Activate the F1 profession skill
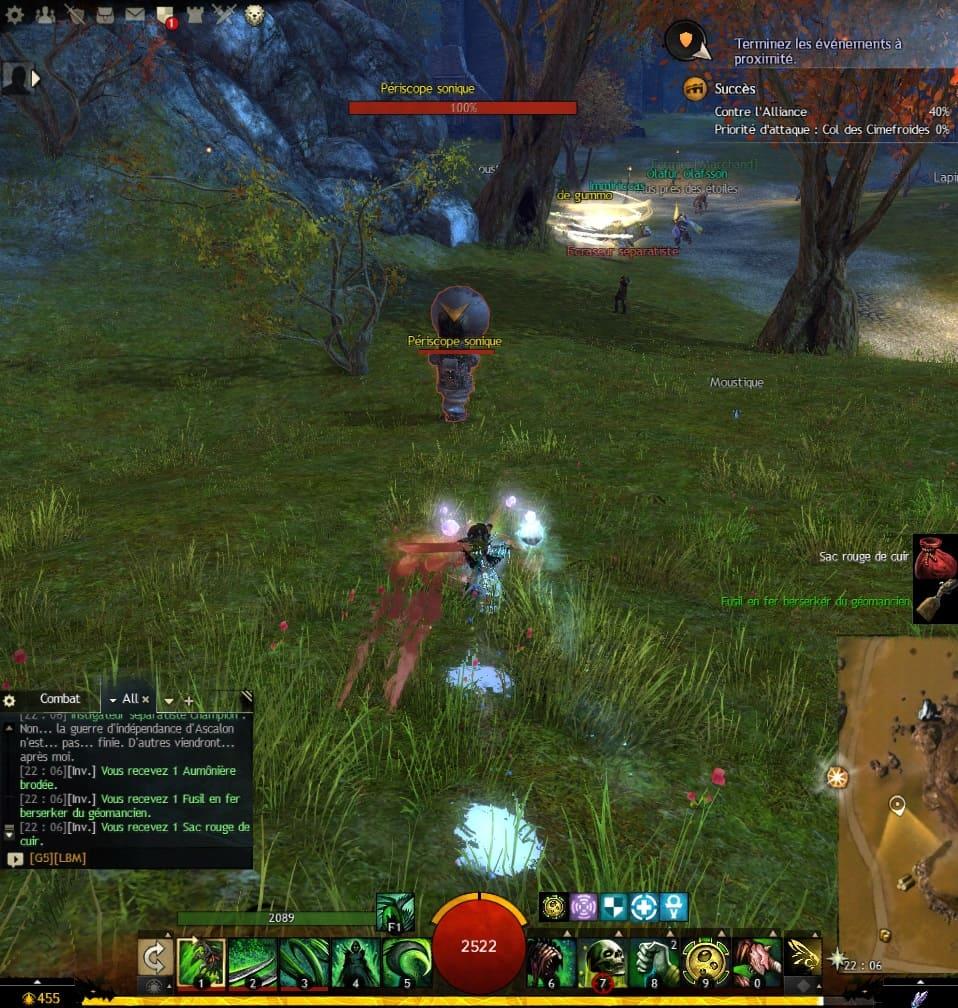 click(394, 911)
